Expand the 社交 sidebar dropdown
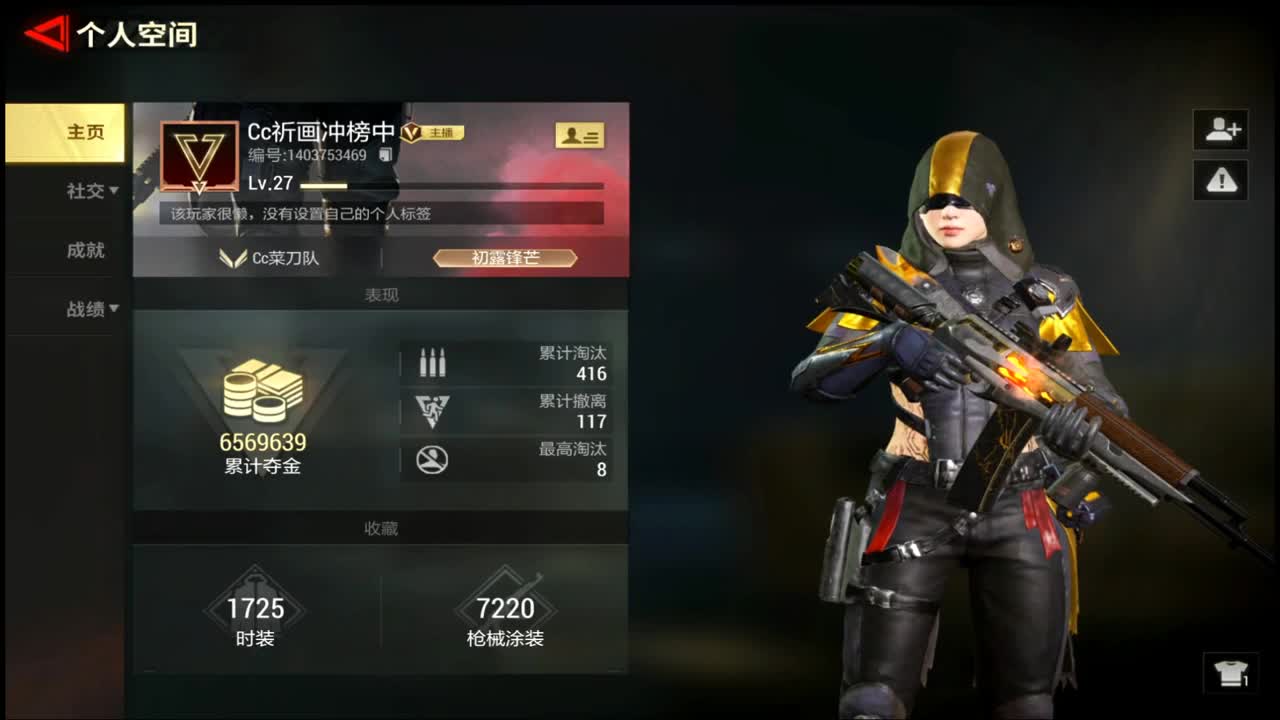This screenshot has height=720, width=1280. (90, 192)
